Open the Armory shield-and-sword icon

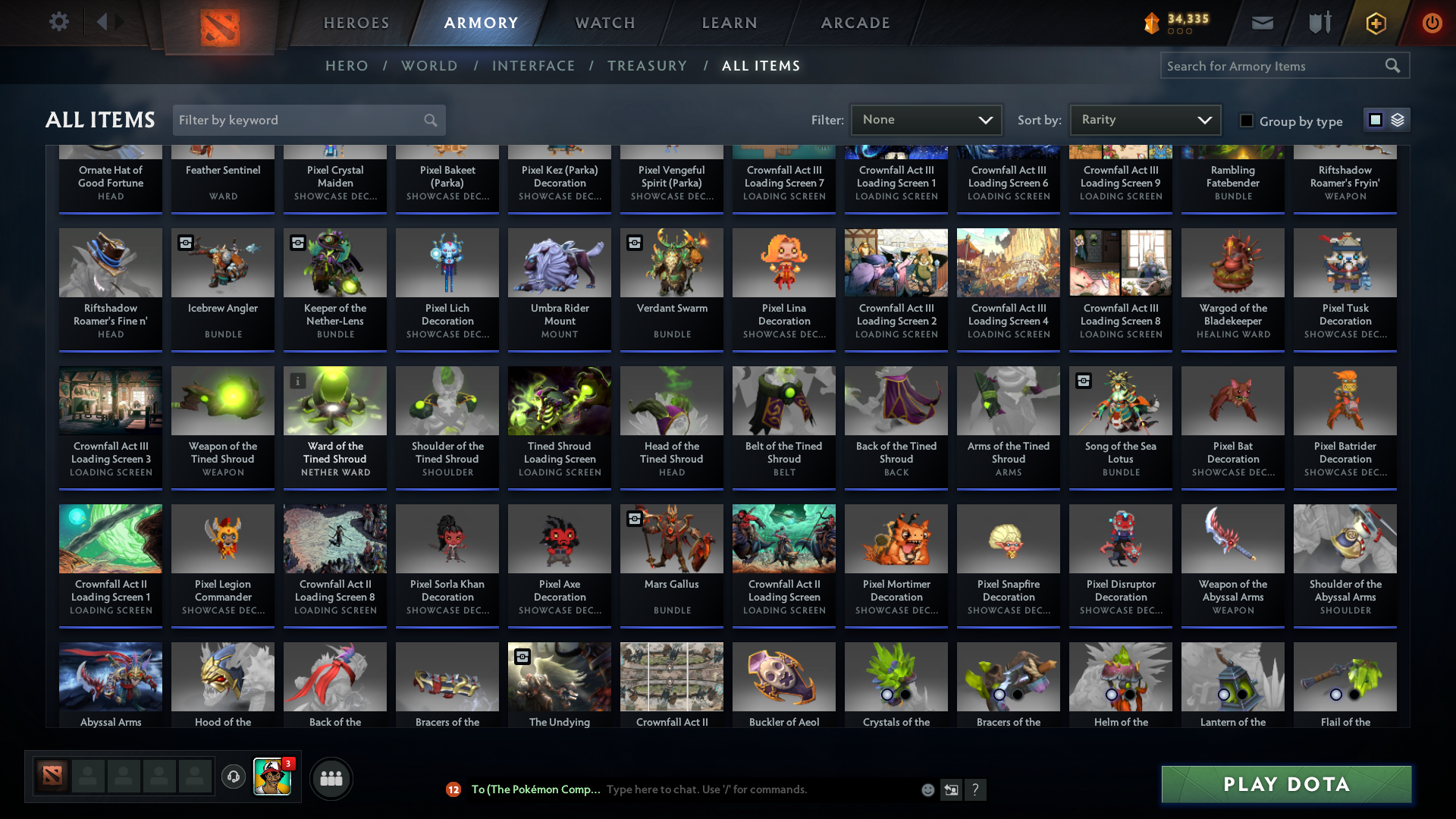[x=1318, y=23]
